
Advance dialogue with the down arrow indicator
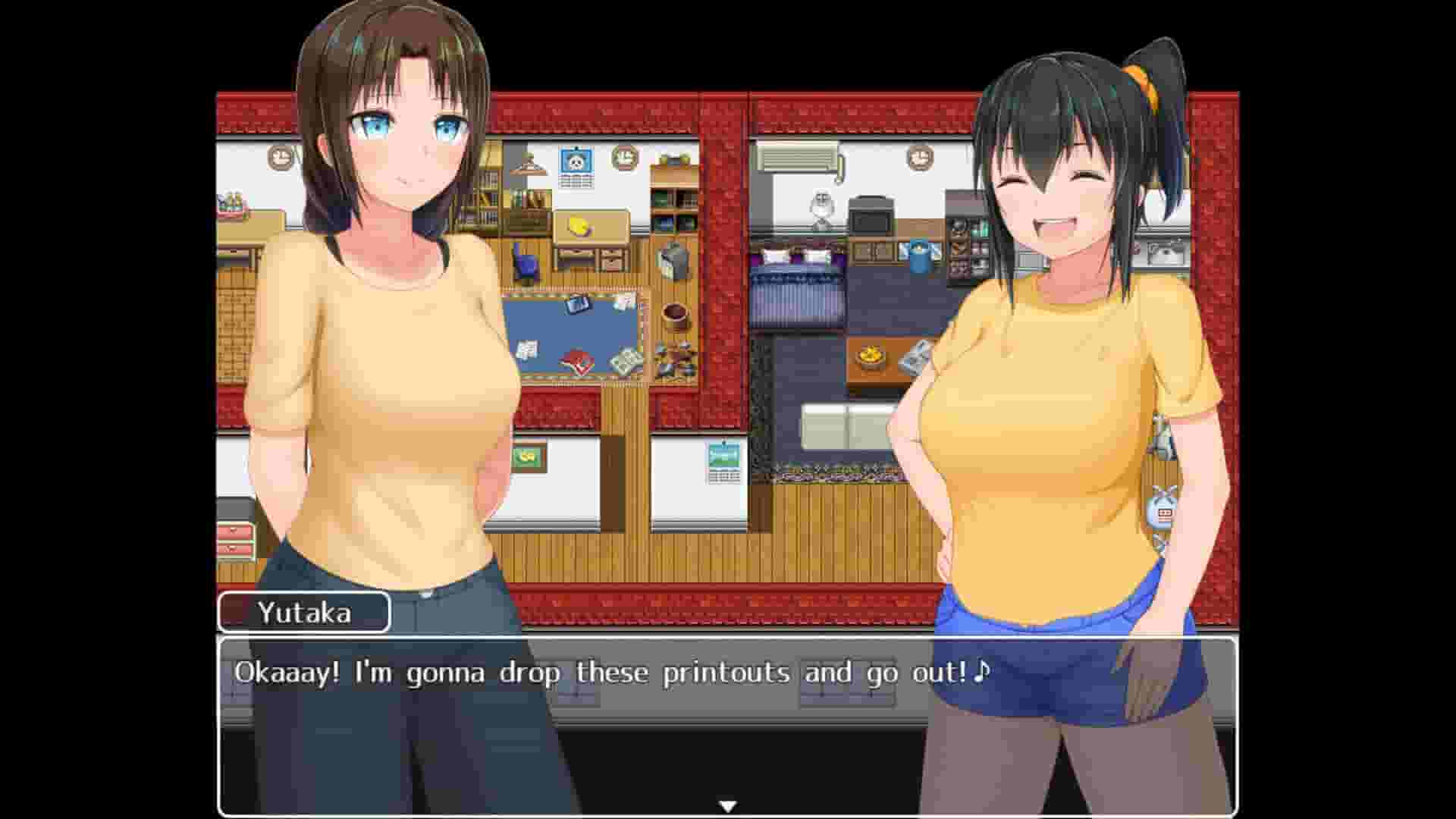(x=726, y=804)
